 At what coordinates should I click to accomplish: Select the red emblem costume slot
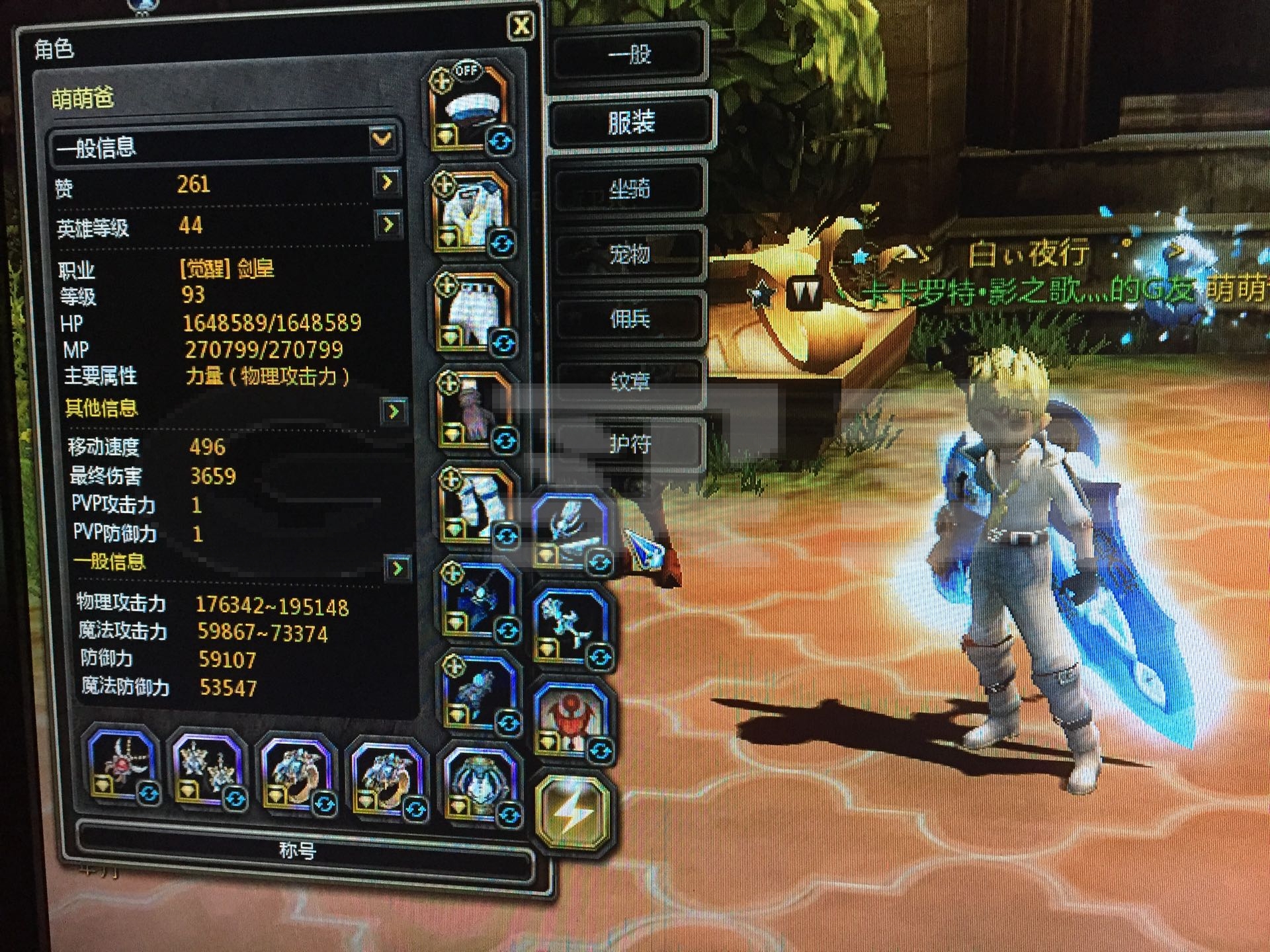point(571,718)
